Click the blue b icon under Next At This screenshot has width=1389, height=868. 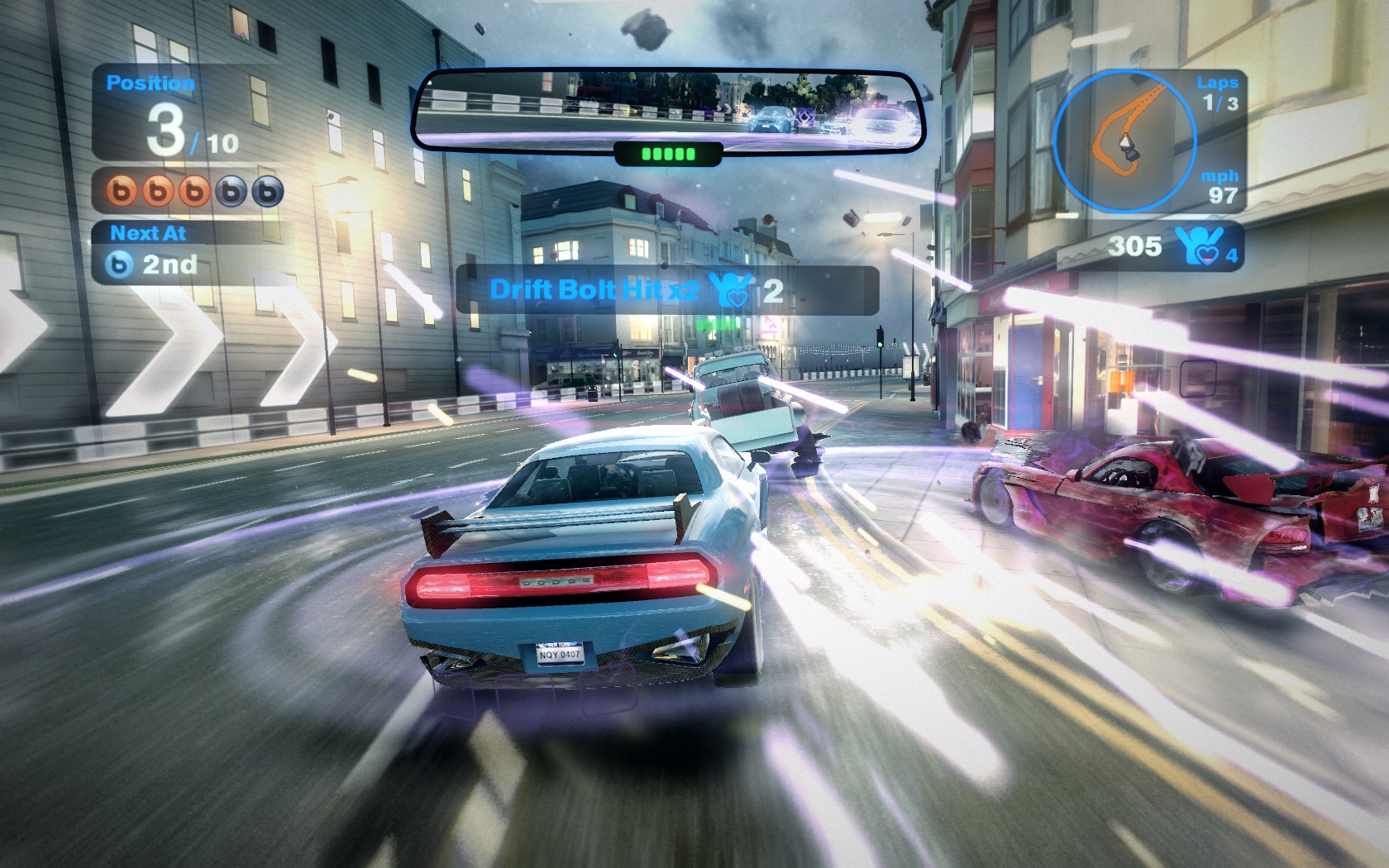pyautogui.click(x=121, y=265)
